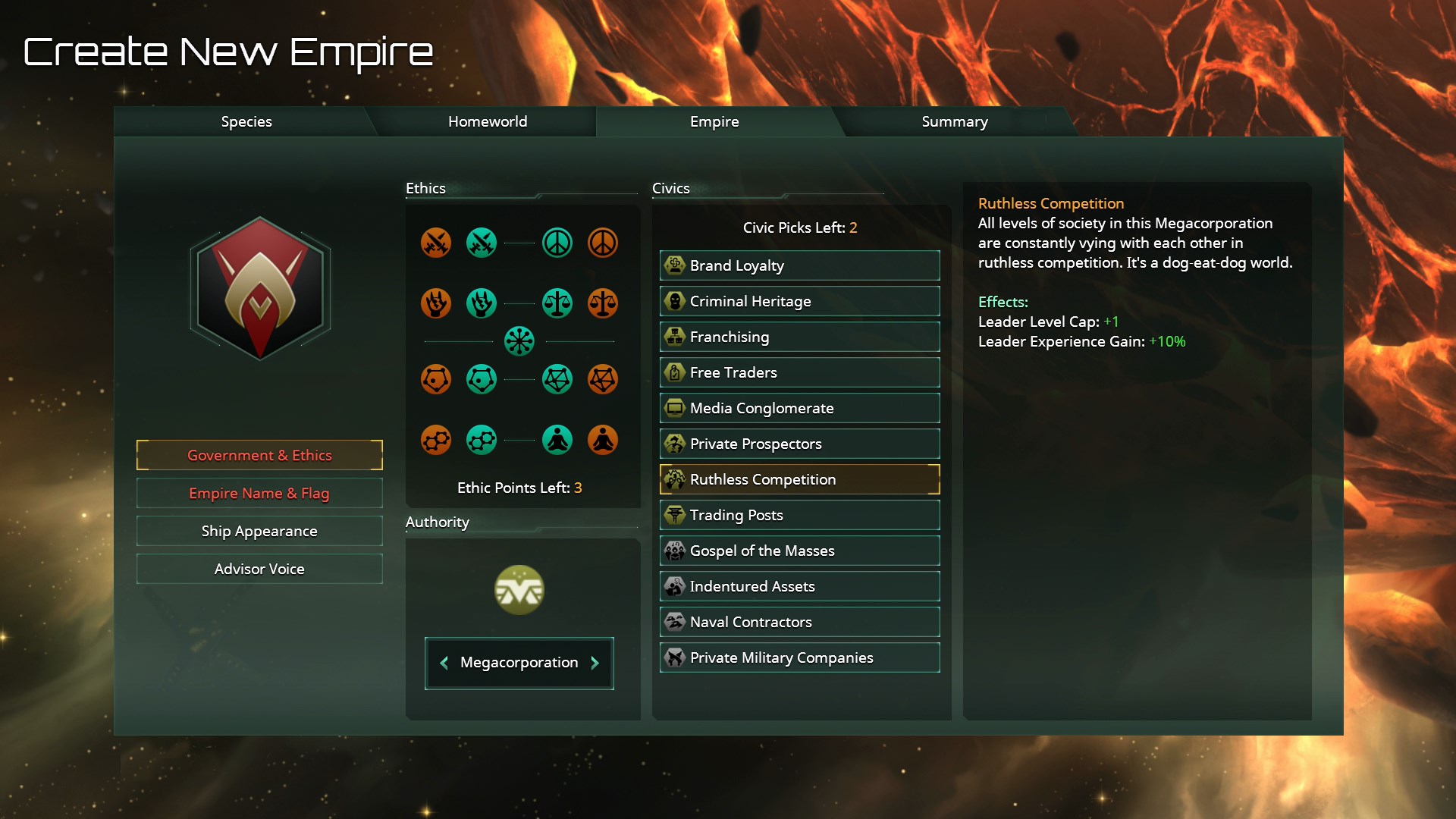
Task: Click the empire flag emblem
Action: pos(260,288)
